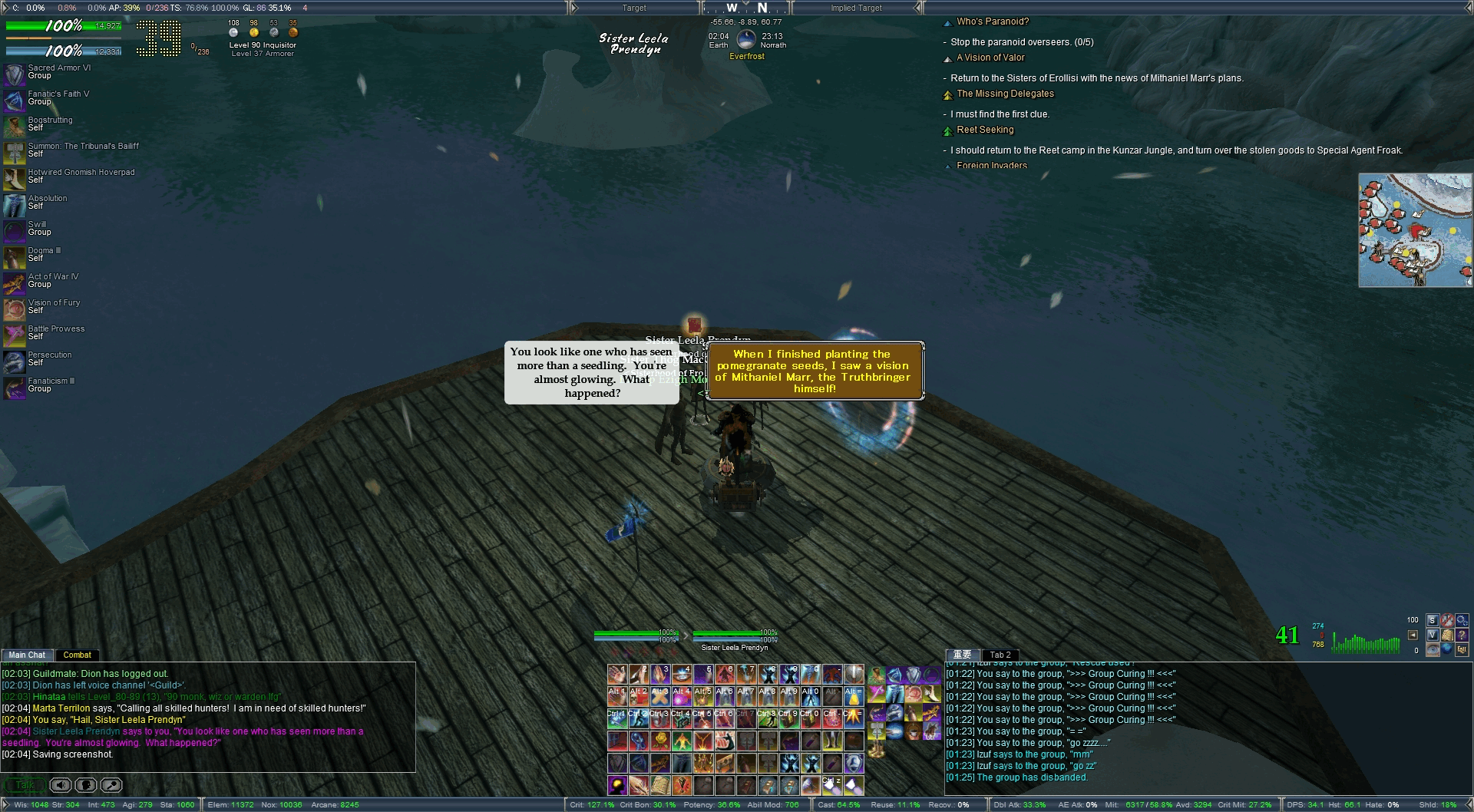Click the voice chat Talk button
This screenshot has height=812, width=1474.
tap(25, 785)
